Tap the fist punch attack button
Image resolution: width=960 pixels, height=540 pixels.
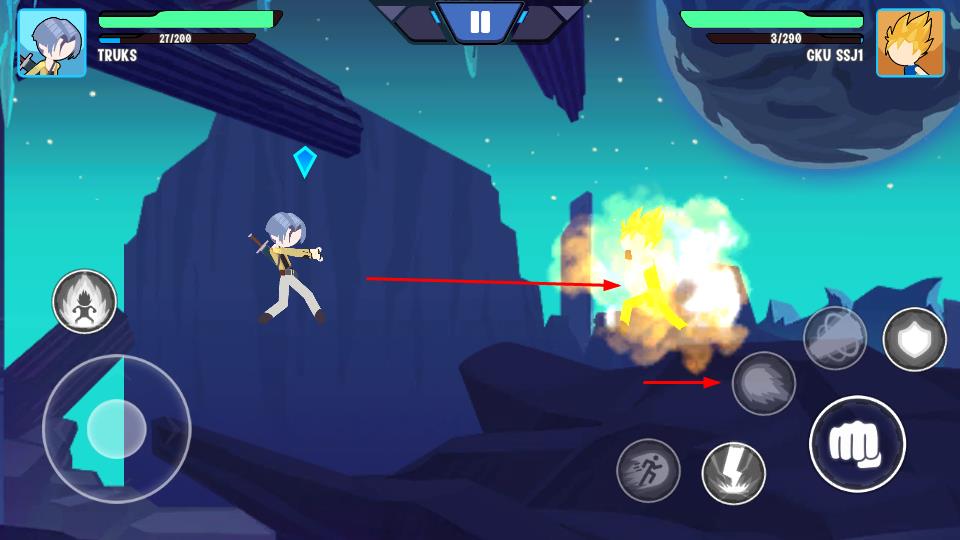coord(857,444)
